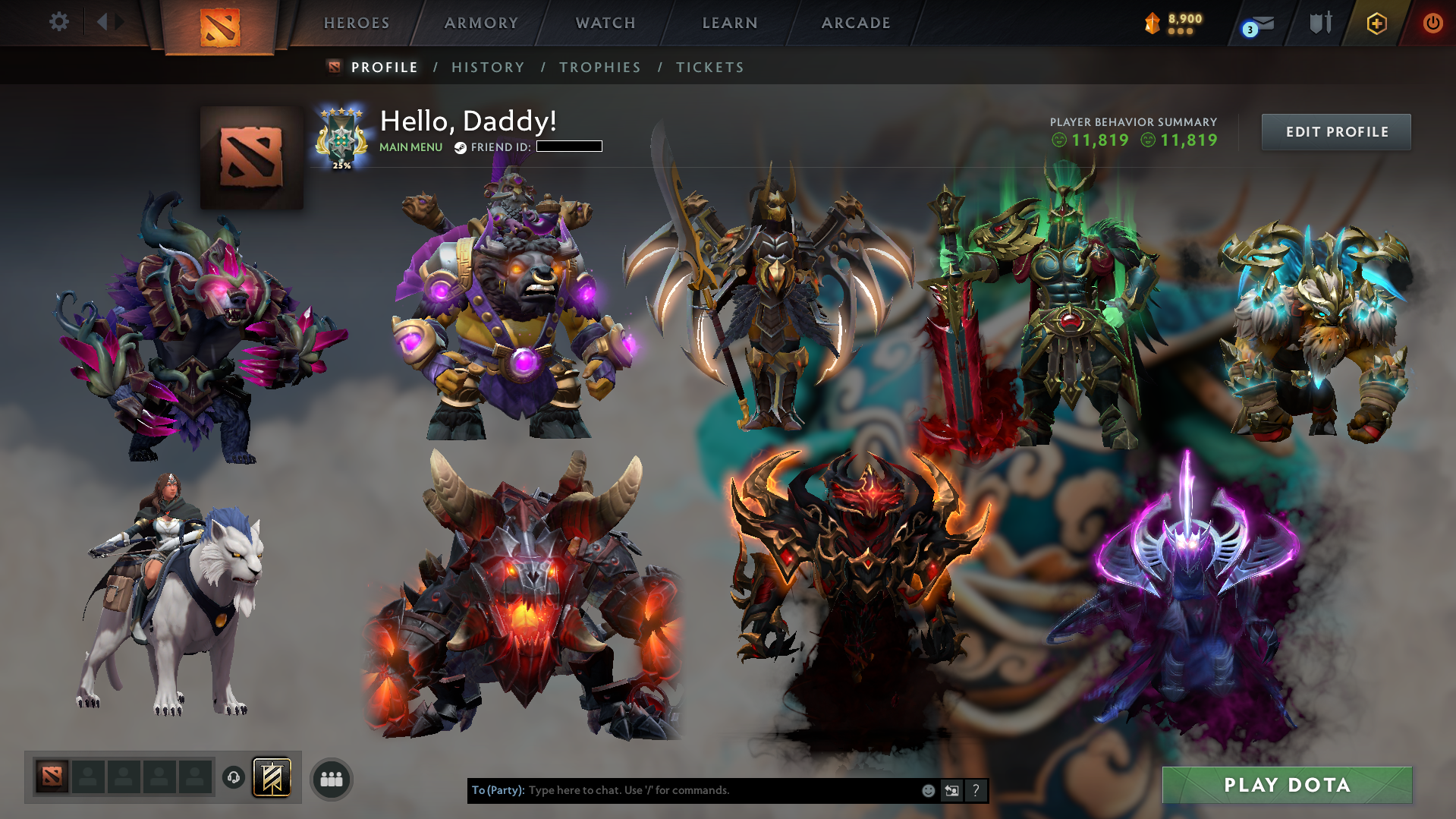Click the party chat input field
This screenshot has width=1456, height=819.
click(x=683, y=790)
